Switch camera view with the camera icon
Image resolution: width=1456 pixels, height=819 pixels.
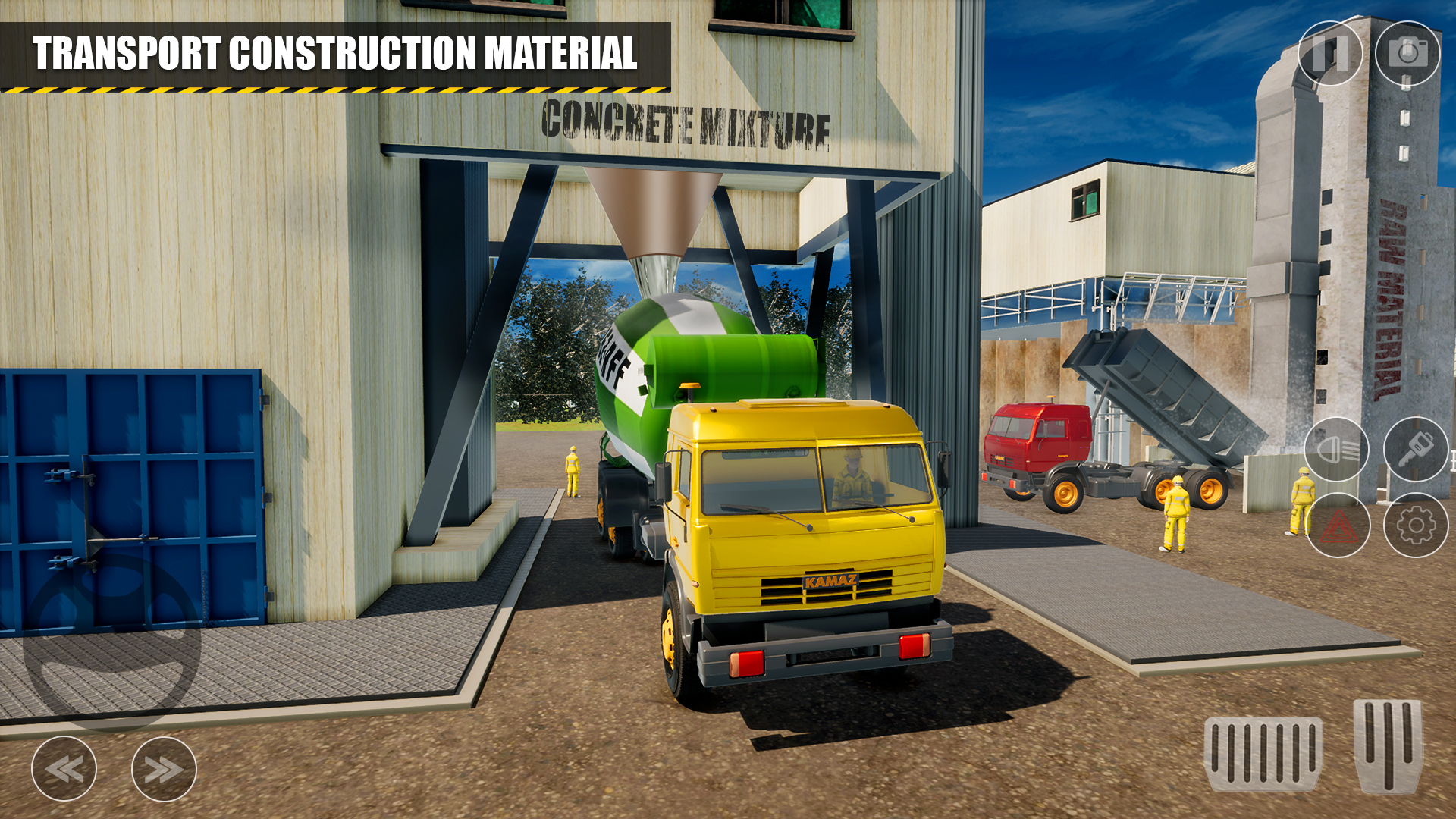click(x=1408, y=53)
